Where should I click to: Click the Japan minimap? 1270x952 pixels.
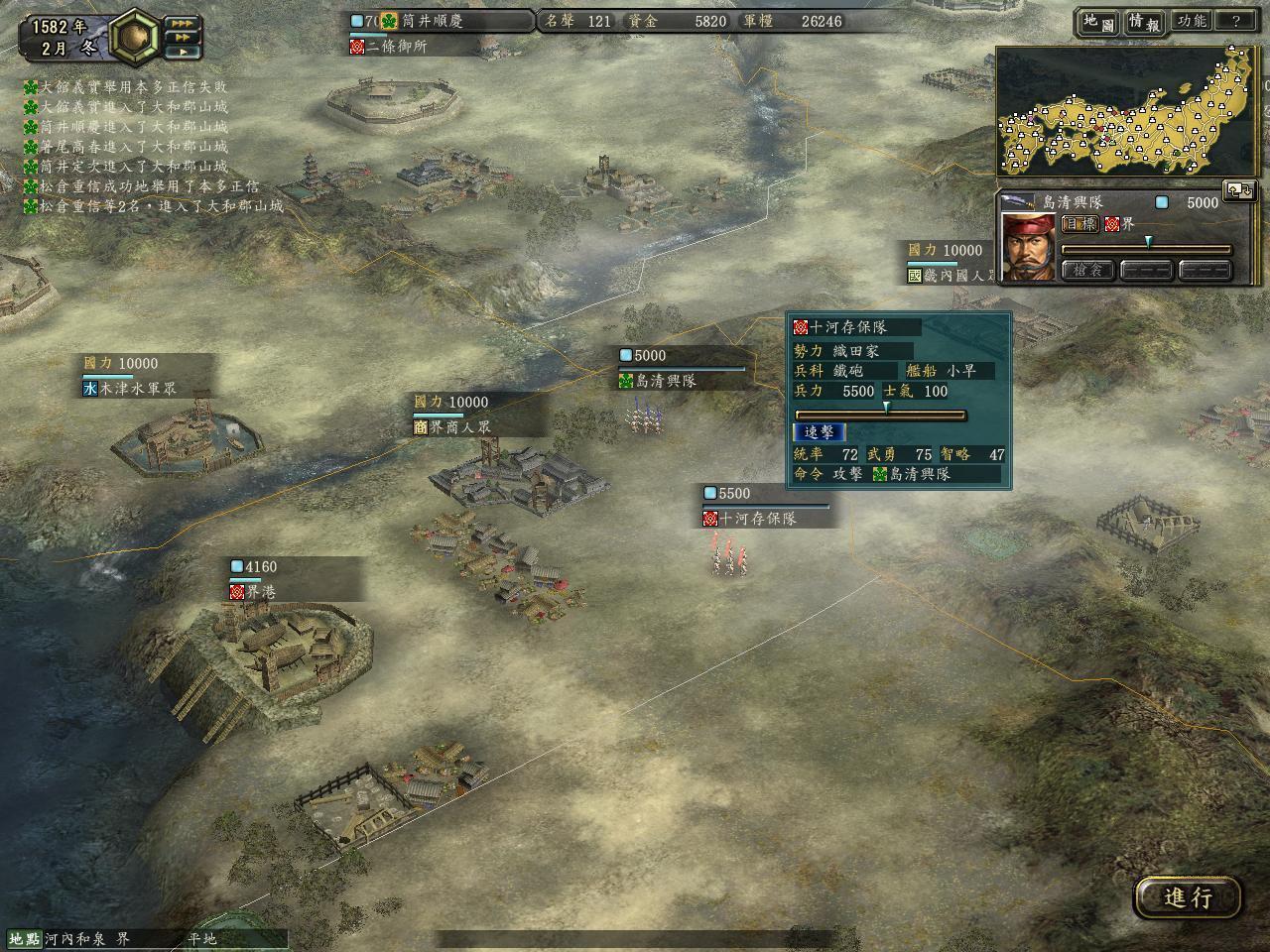[1127, 112]
